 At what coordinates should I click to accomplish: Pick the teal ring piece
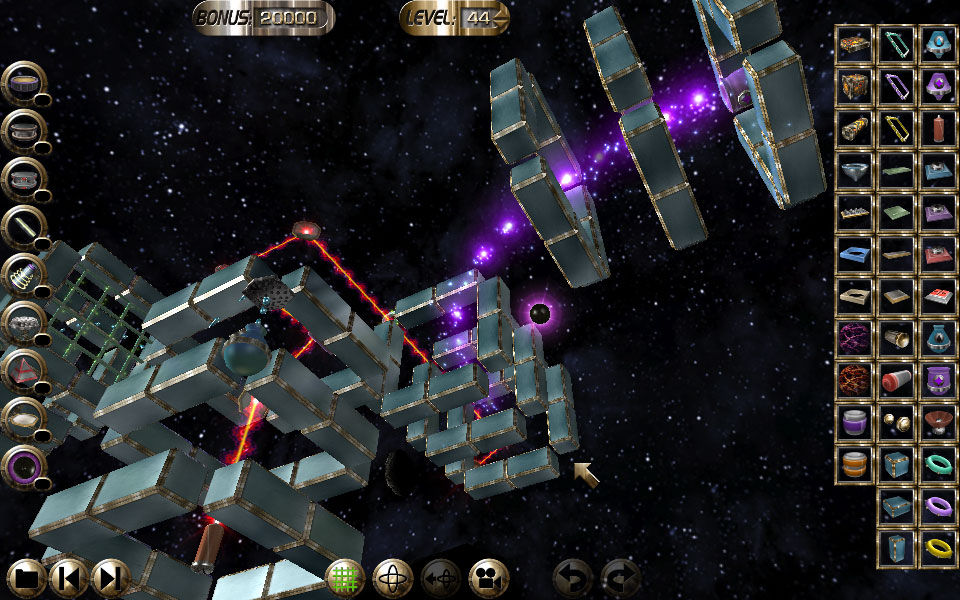938,464
